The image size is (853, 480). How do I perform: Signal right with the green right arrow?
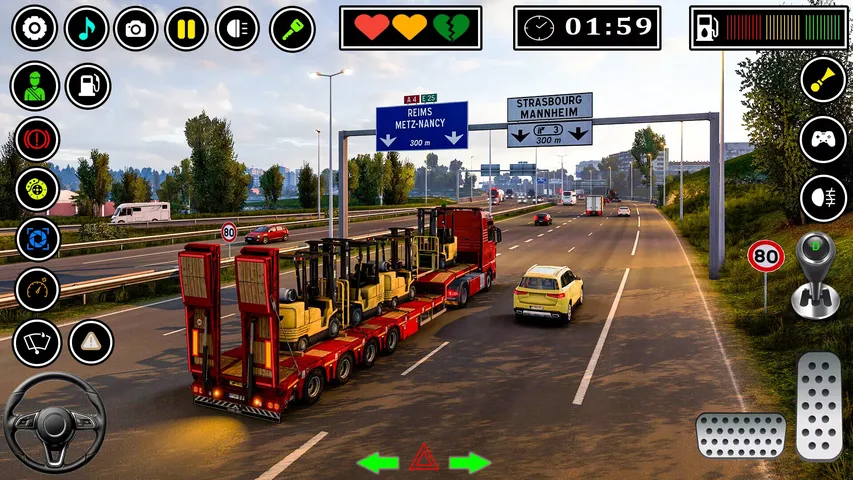tap(470, 462)
